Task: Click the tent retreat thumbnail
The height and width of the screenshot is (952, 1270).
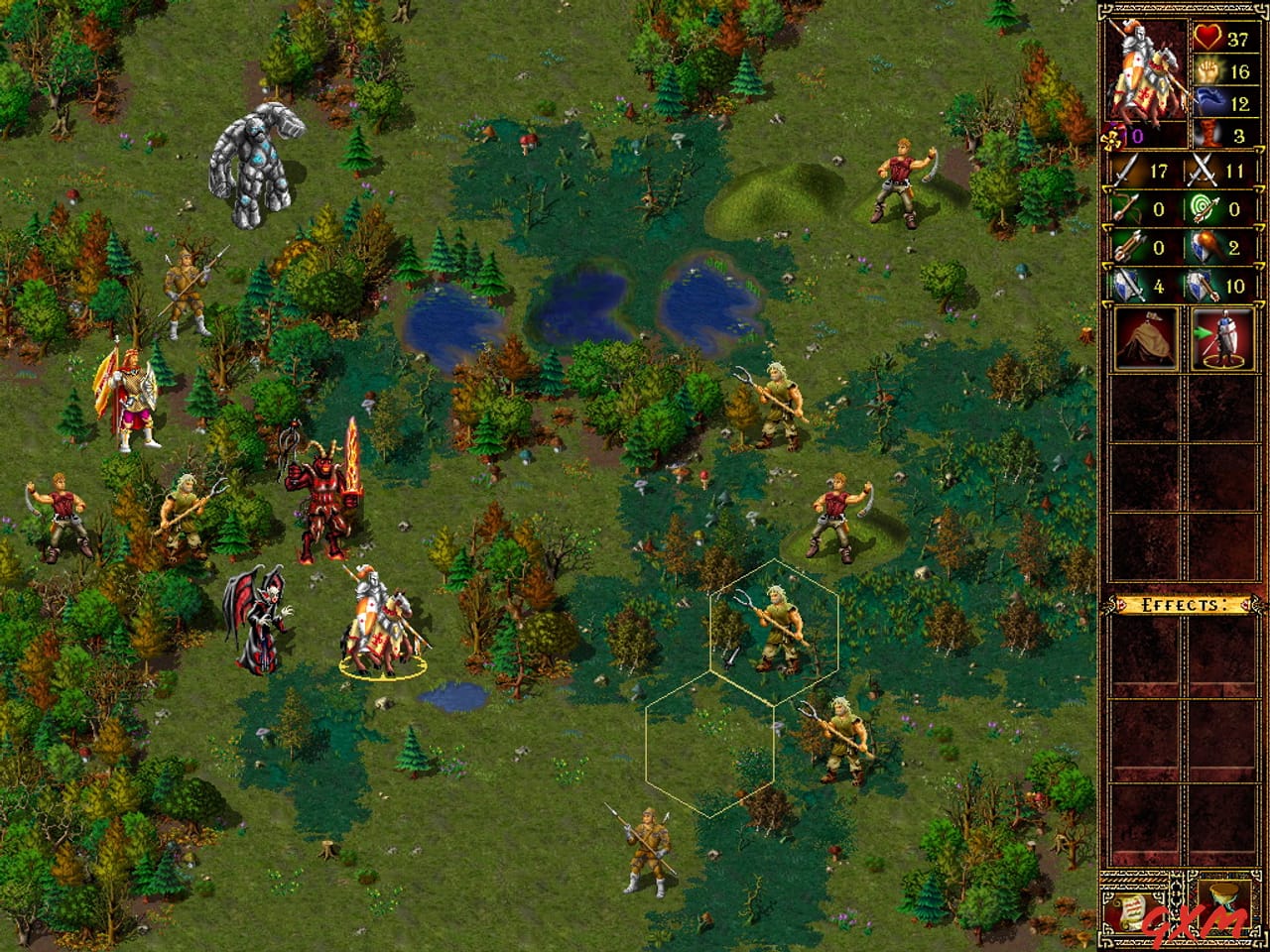Action: tap(1148, 339)
